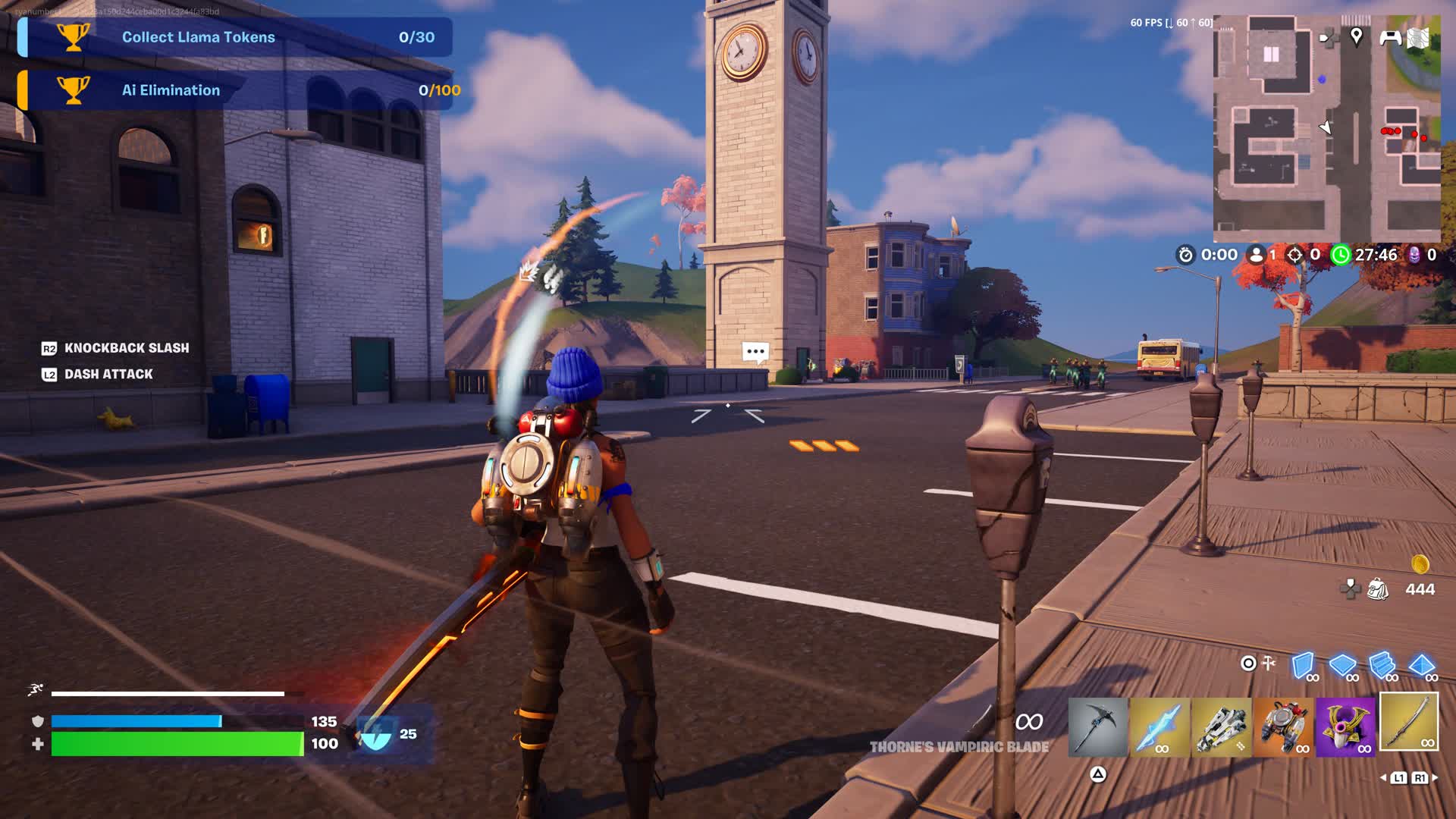The width and height of the screenshot is (1456, 819).
Task: Select the pyramid roof building piece
Action: [1421, 666]
